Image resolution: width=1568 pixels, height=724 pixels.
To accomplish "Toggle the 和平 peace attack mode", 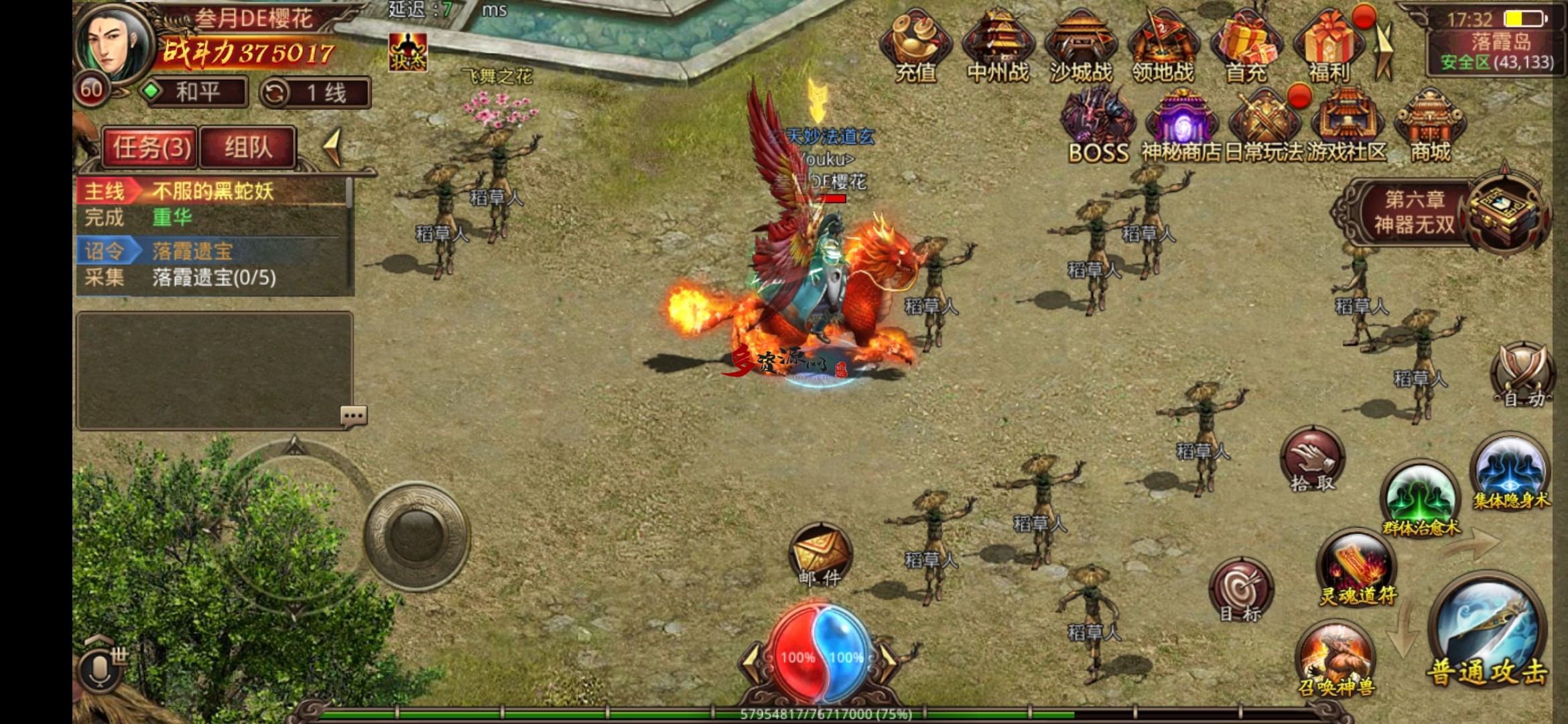I will pos(197,92).
